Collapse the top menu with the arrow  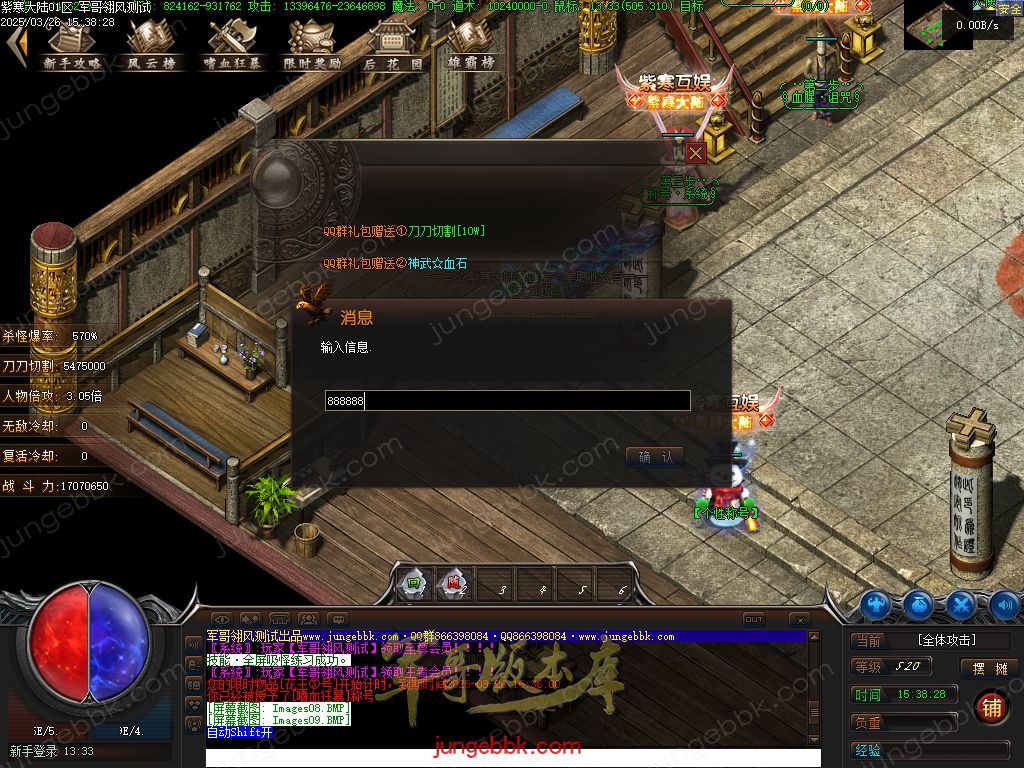[14, 45]
